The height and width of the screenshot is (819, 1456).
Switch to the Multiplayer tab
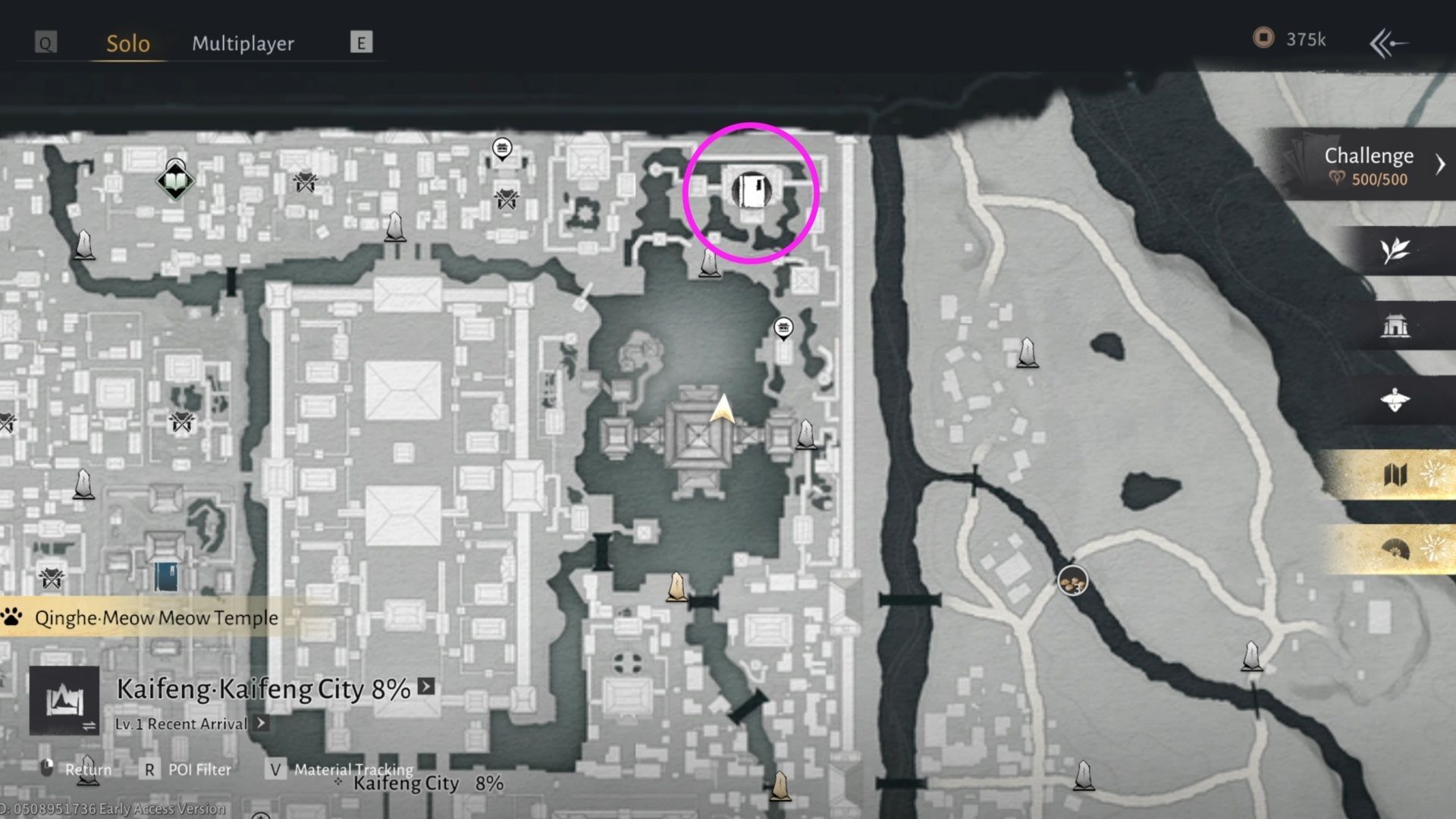[x=244, y=43]
